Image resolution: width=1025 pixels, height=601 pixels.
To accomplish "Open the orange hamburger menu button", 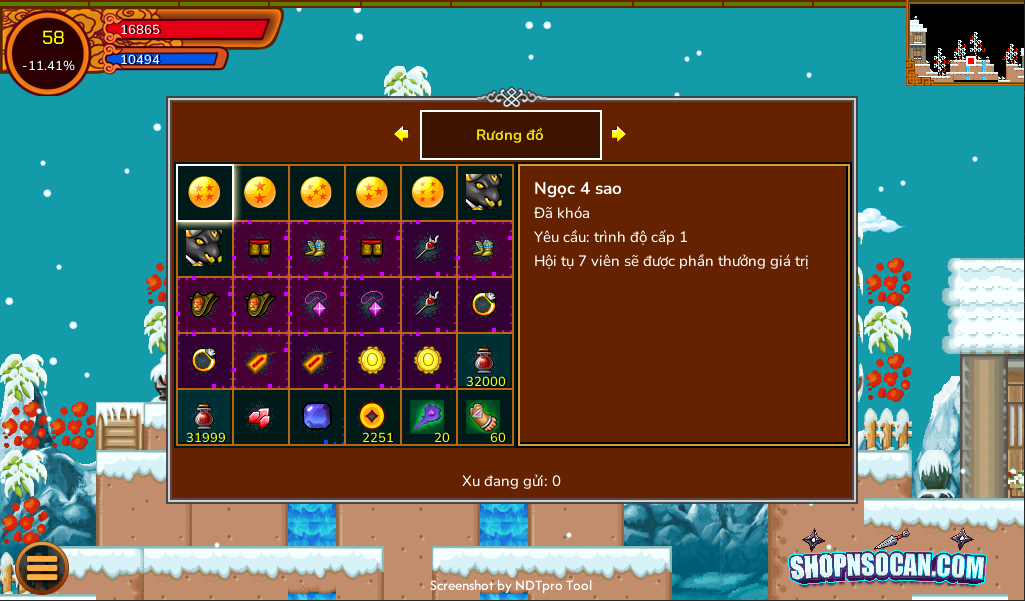I will (x=42, y=567).
